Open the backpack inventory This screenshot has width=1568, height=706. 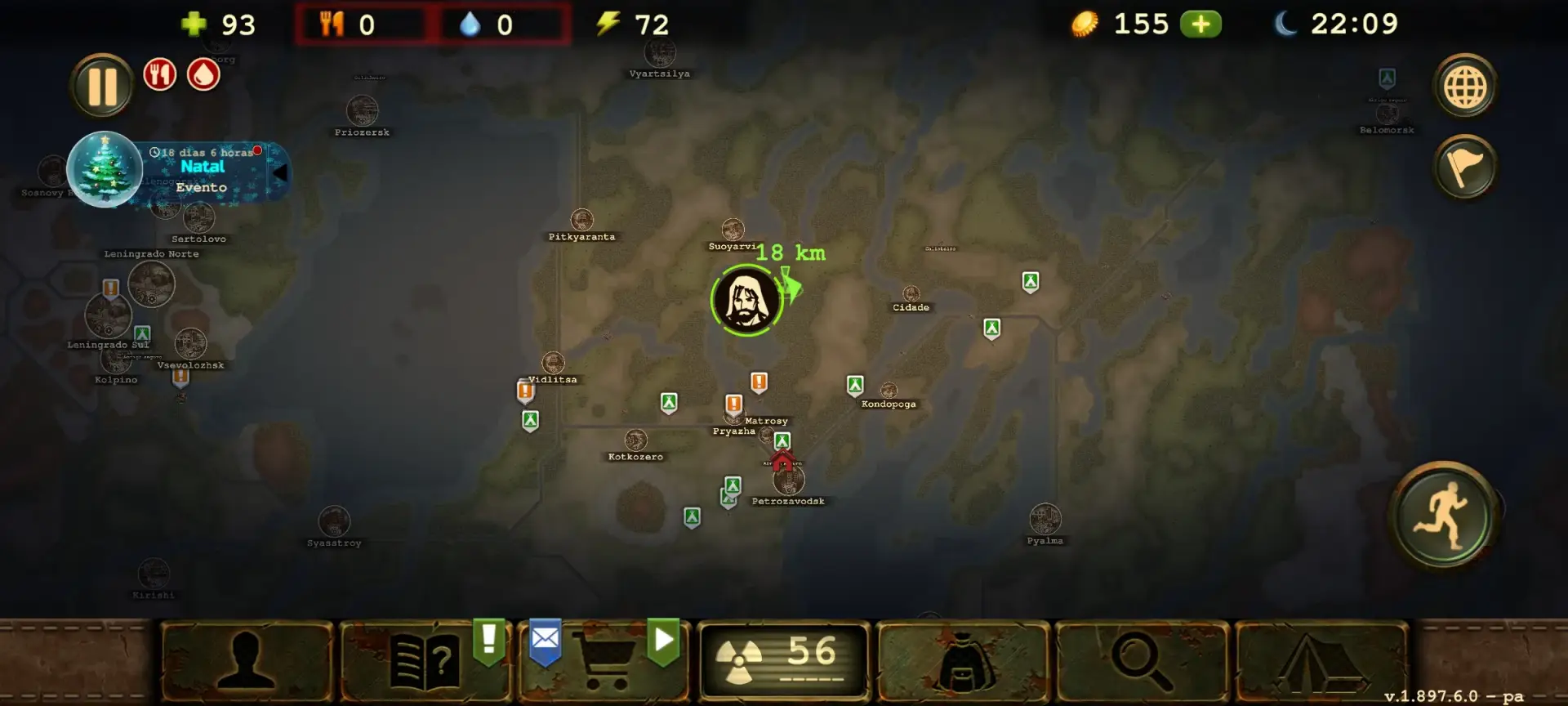(962, 662)
